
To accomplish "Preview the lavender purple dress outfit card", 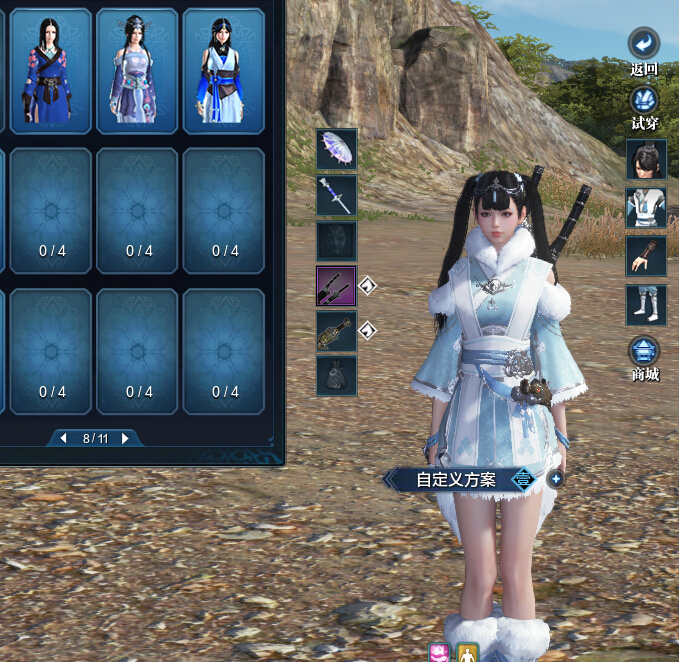I will 137,70.
